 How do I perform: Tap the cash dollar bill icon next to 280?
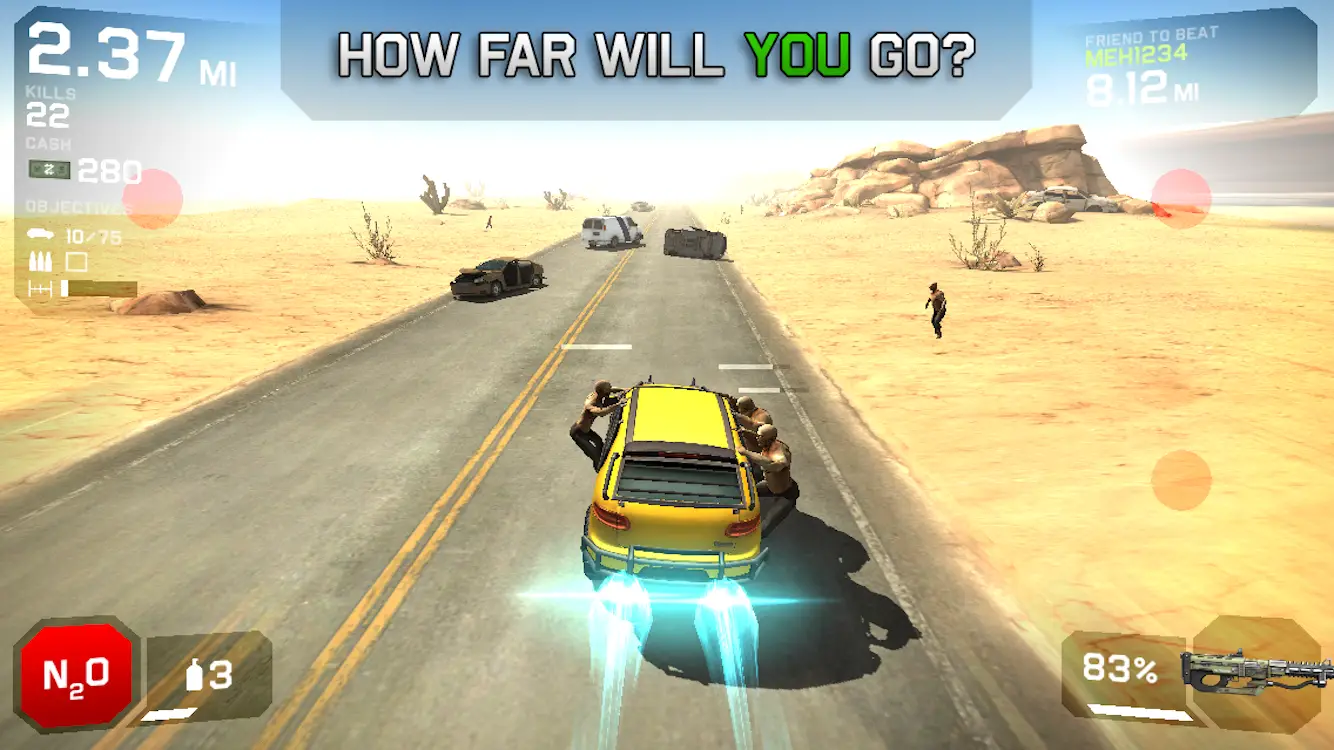coord(50,170)
